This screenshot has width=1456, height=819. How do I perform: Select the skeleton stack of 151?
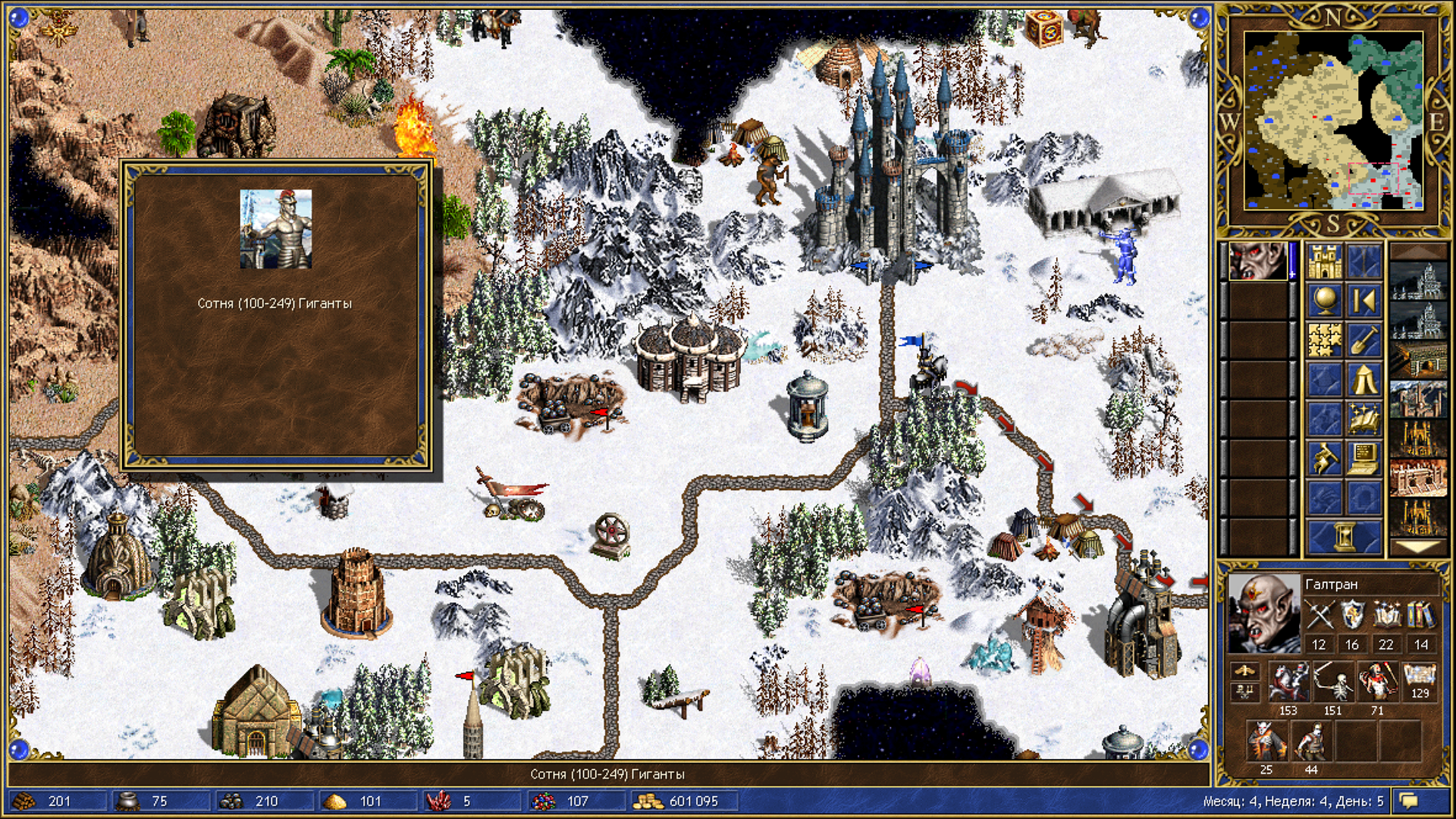pos(1333,681)
